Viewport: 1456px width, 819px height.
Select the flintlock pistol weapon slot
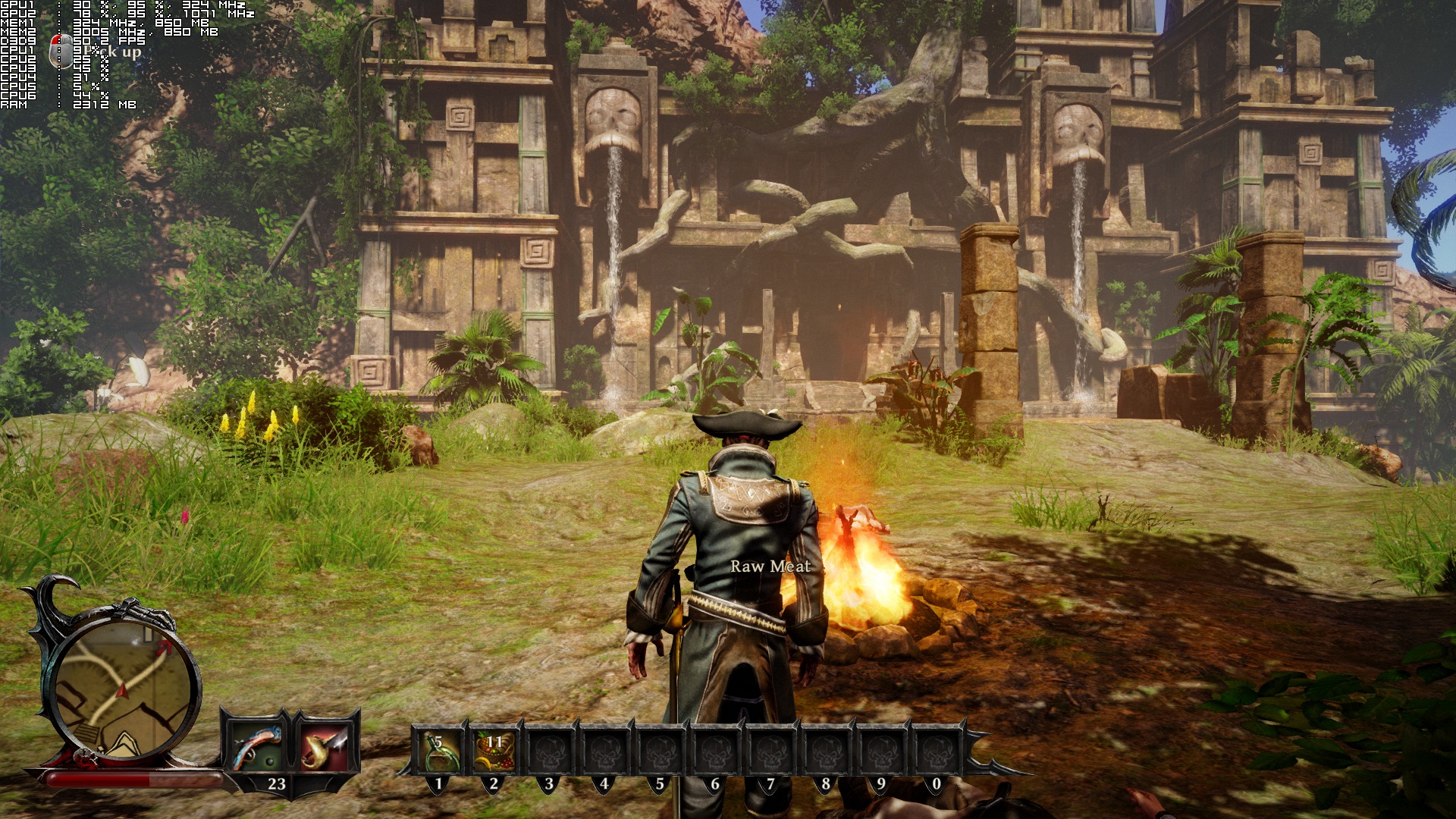tap(258, 747)
